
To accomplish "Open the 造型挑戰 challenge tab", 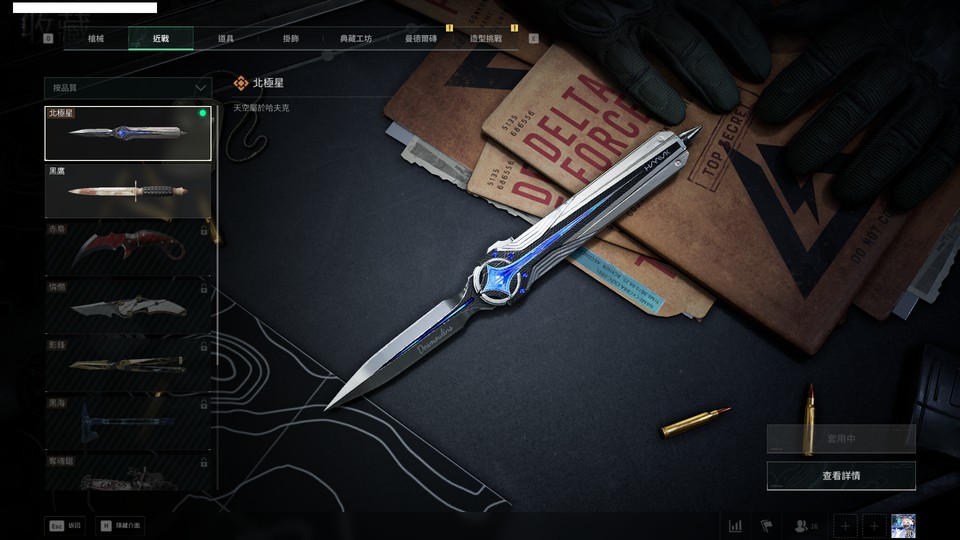I will click(x=486, y=39).
